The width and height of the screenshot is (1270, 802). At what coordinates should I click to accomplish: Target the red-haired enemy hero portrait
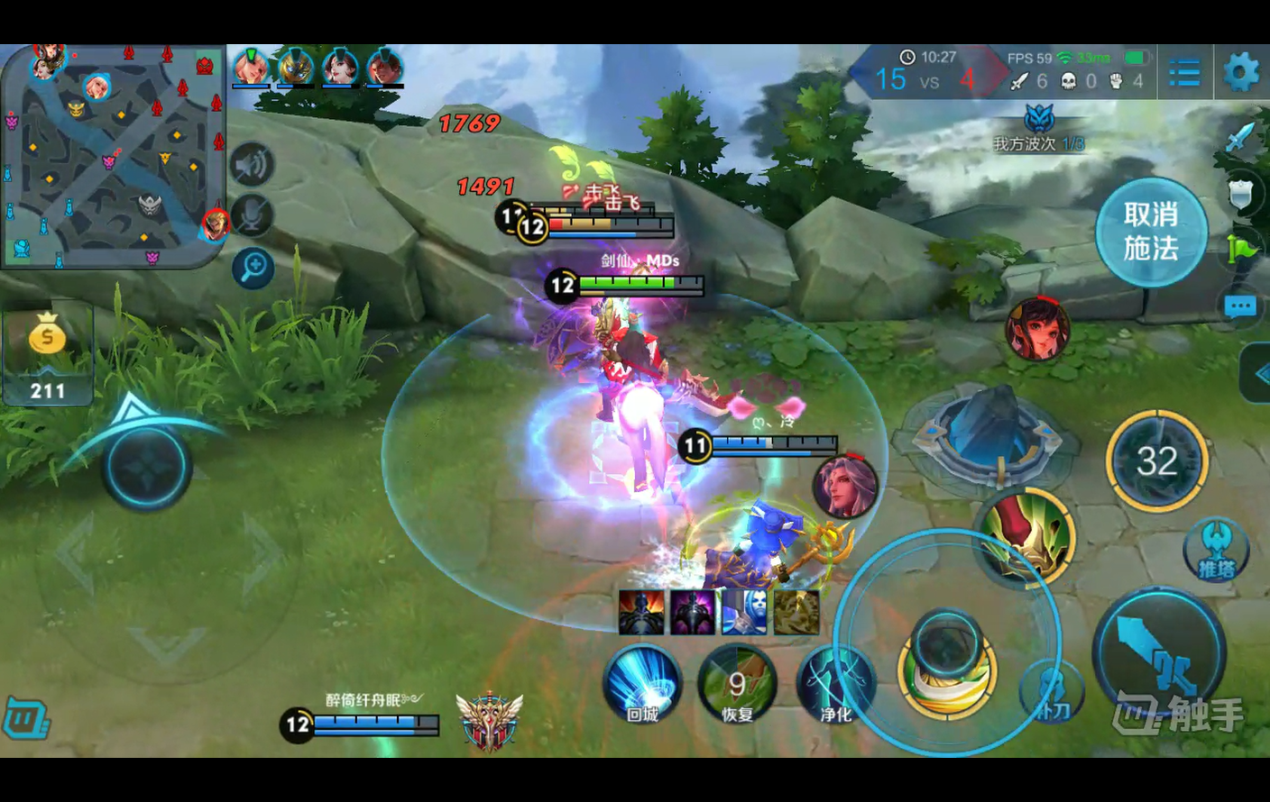[1037, 329]
